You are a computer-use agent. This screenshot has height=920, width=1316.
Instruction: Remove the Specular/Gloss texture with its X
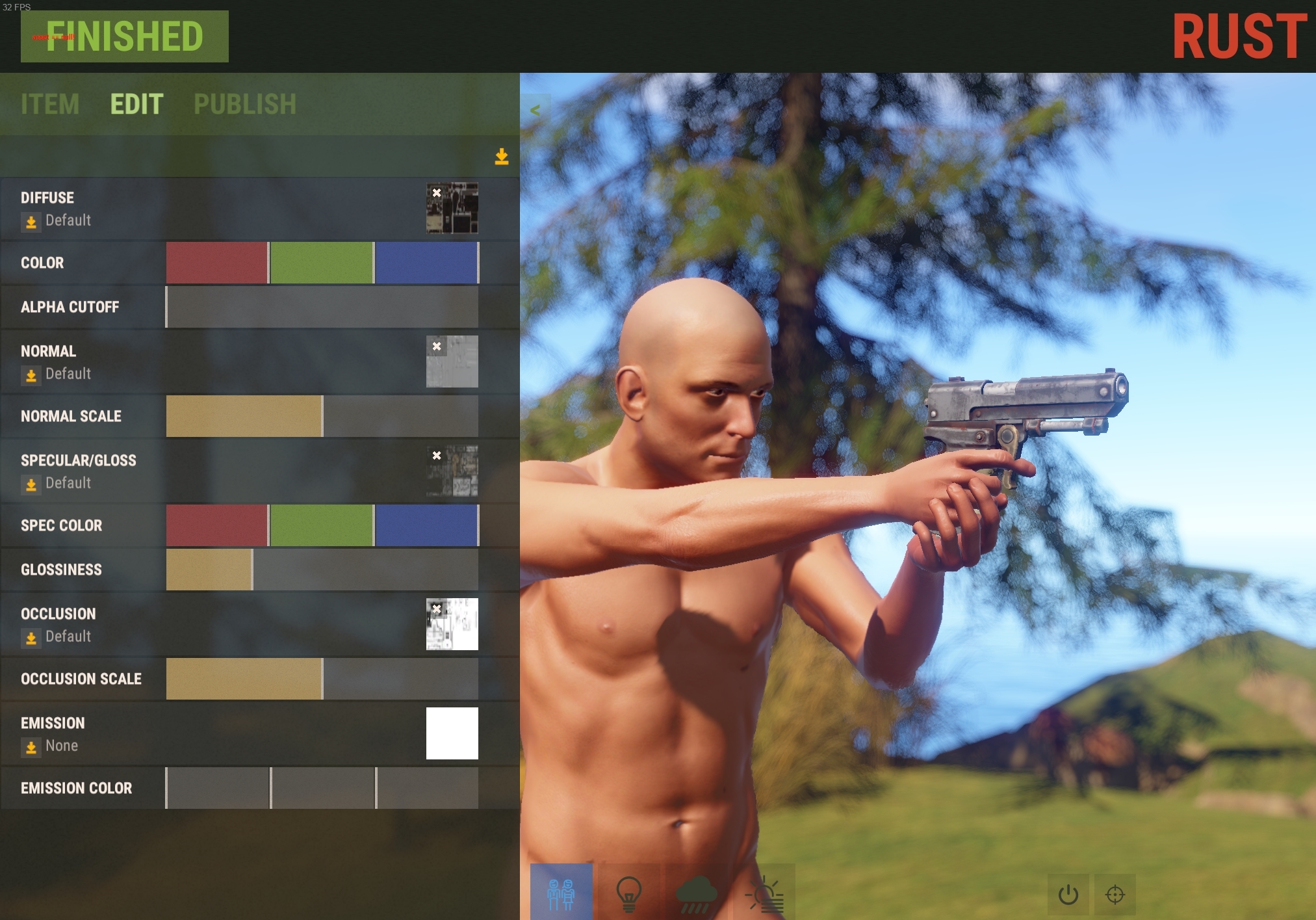[x=436, y=455]
